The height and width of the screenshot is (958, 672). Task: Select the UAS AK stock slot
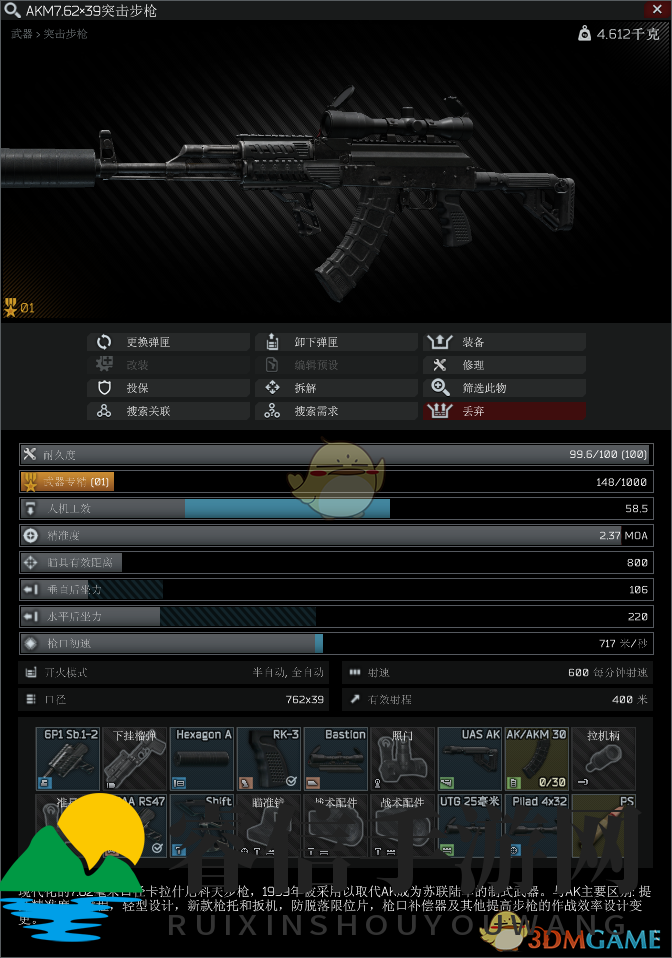point(470,758)
